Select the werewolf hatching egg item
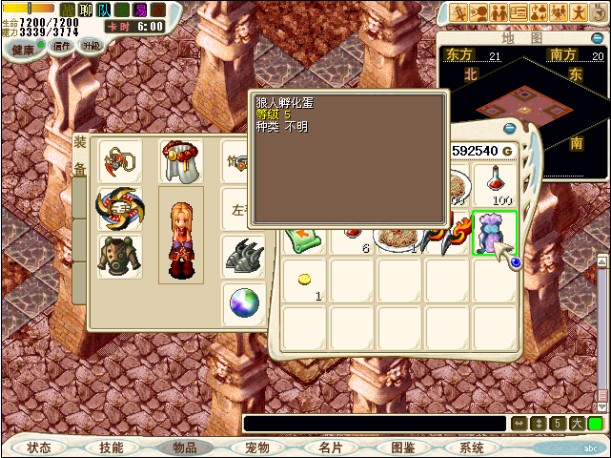This screenshot has width=611, height=458. (x=495, y=233)
